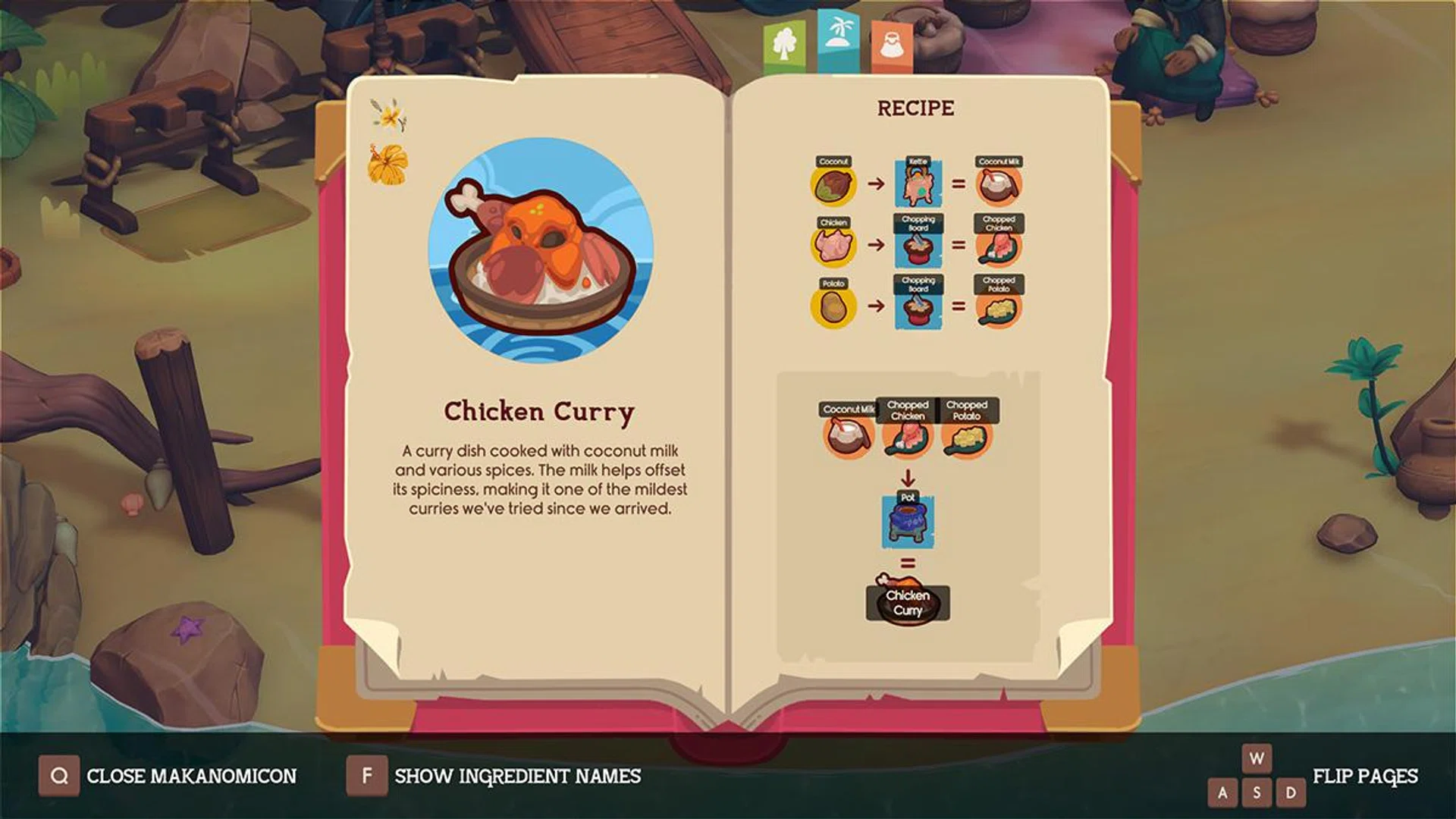1456x819 pixels.
Task: Click Q to close the Makanomicon
Action: 59,776
